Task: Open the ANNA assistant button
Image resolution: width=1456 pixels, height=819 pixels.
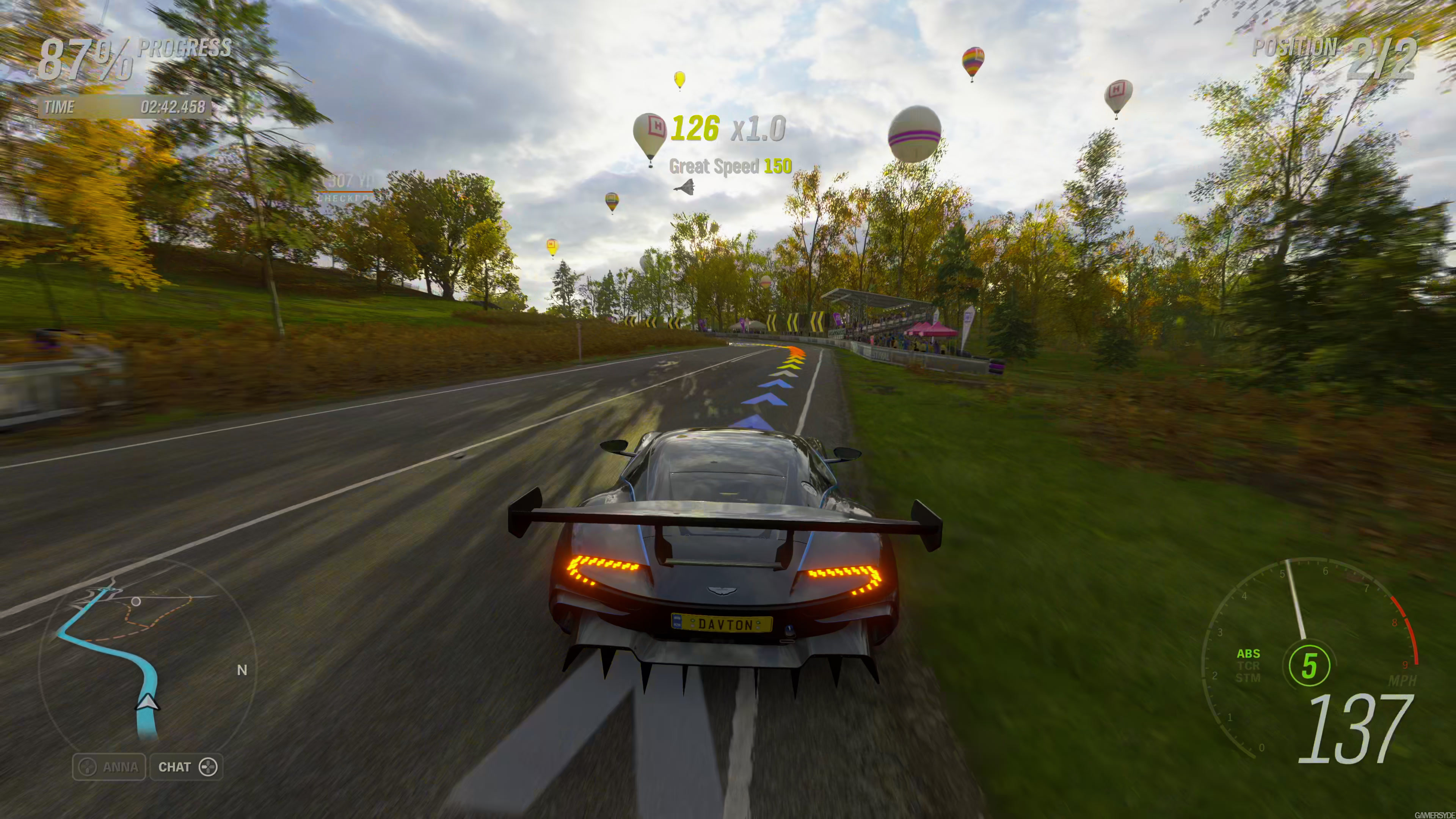Action: tap(109, 767)
